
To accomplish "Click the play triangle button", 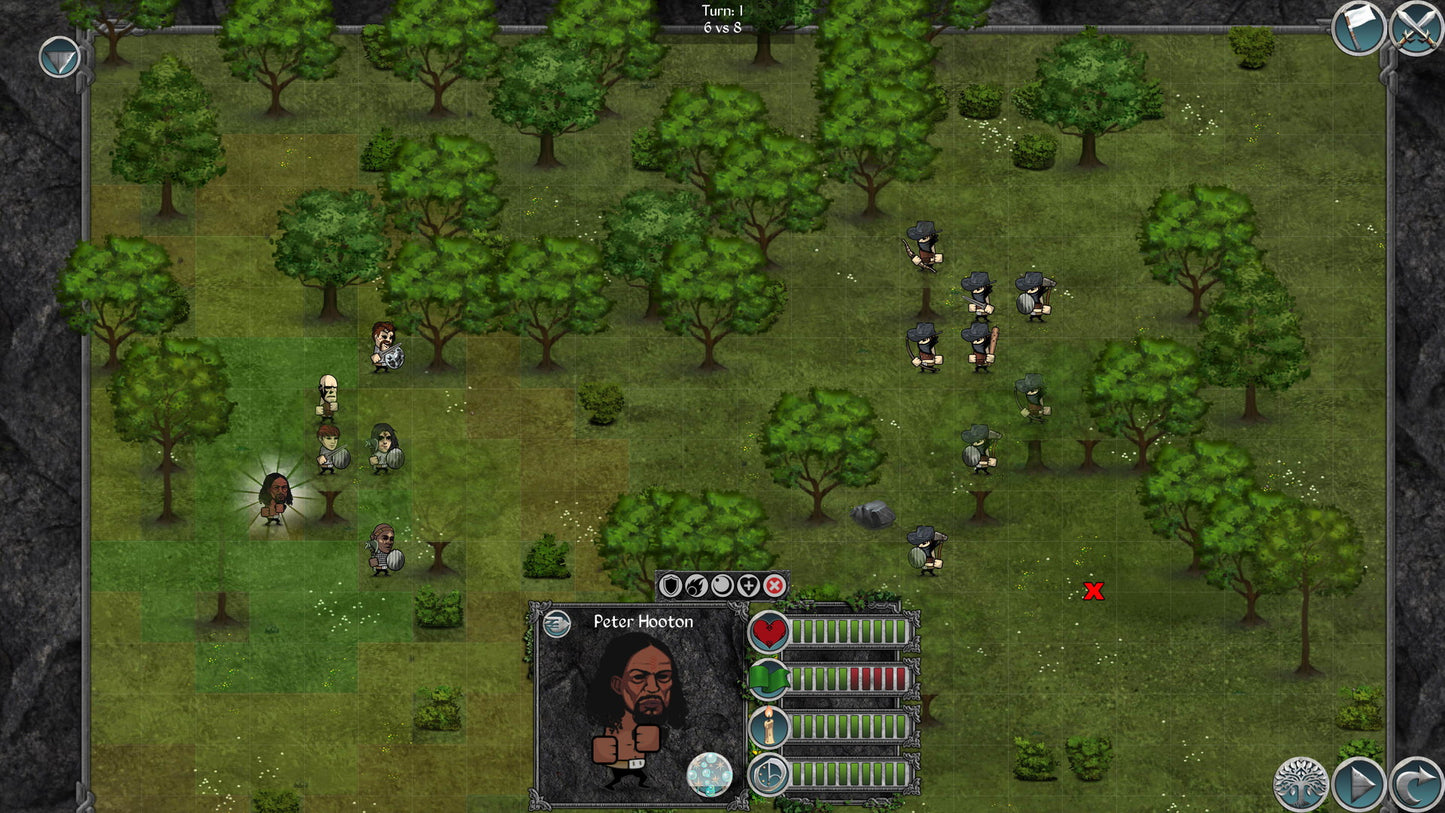I will [x=1358, y=784].
